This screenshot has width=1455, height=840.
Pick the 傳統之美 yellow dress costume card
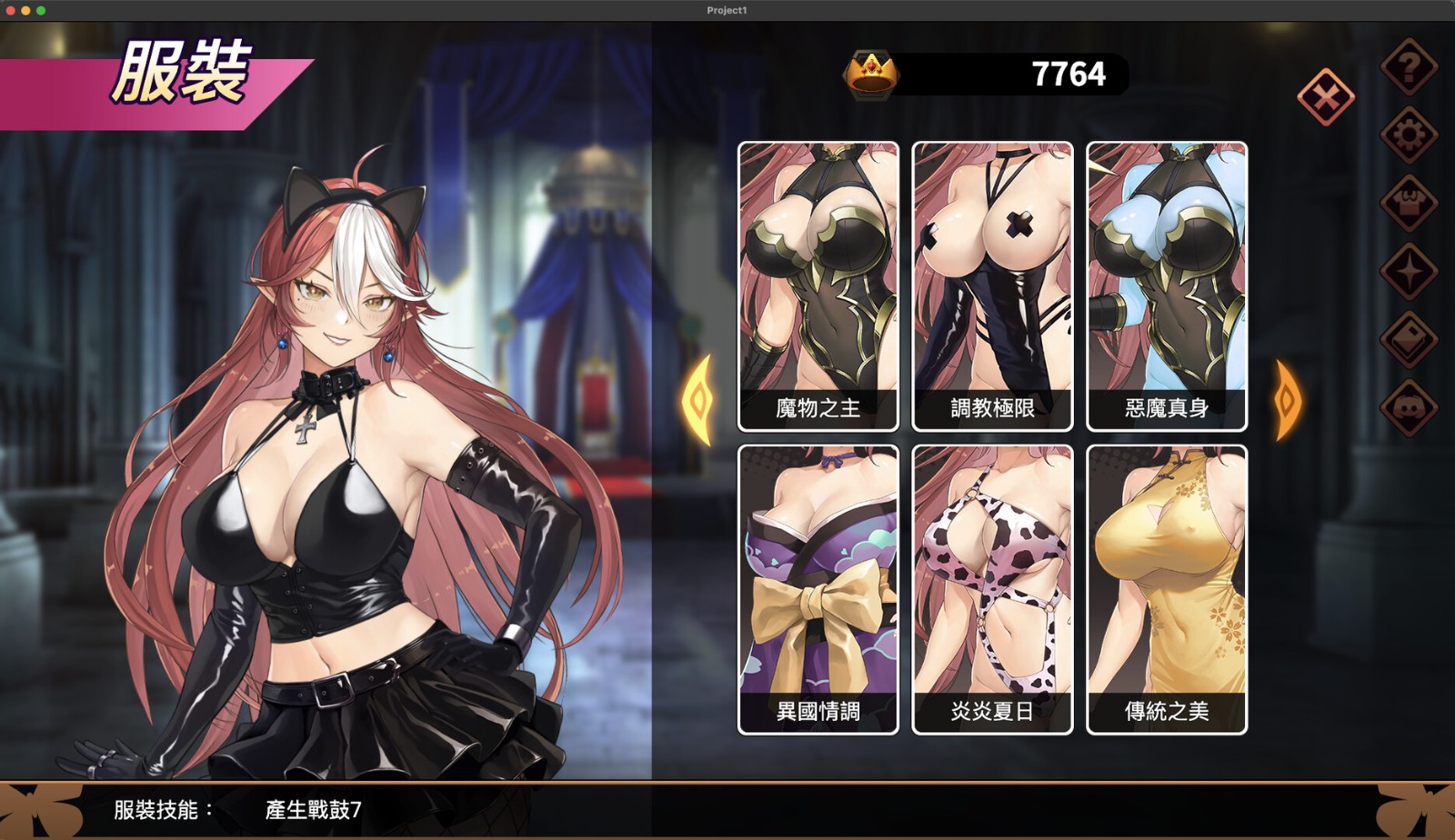point(1167,589)
